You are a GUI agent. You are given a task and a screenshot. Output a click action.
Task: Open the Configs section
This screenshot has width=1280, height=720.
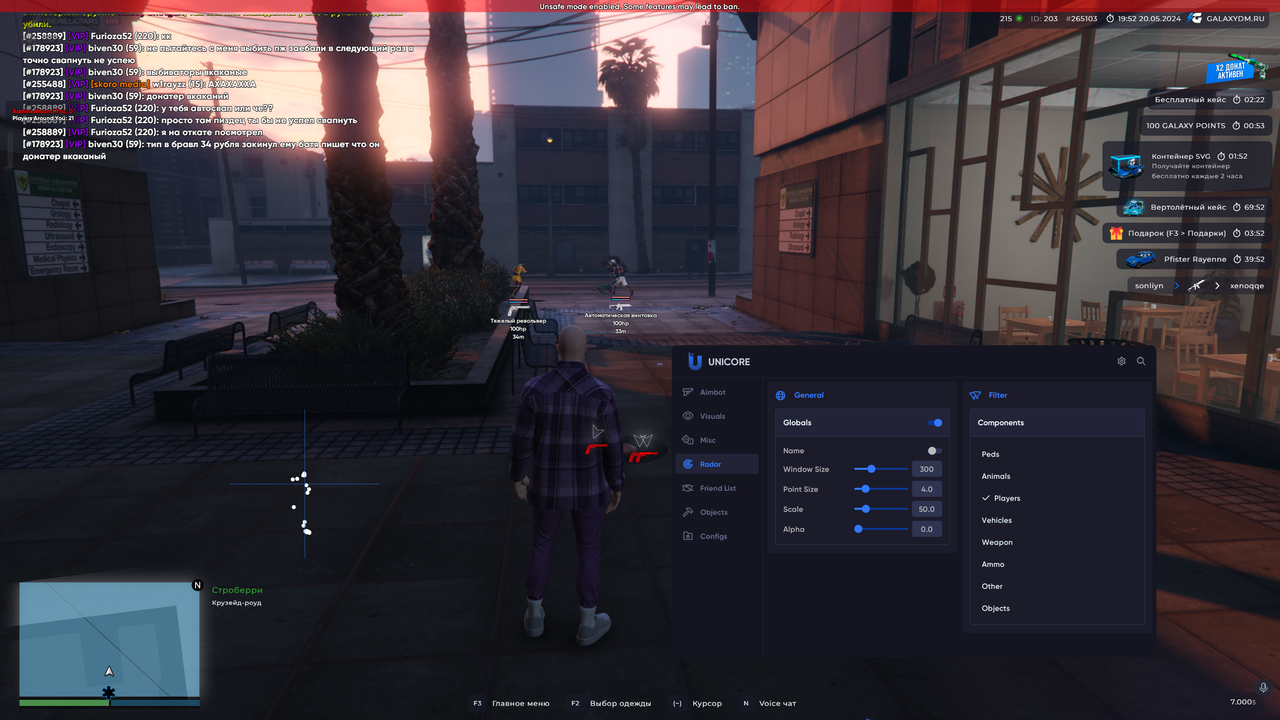point(713,536)
